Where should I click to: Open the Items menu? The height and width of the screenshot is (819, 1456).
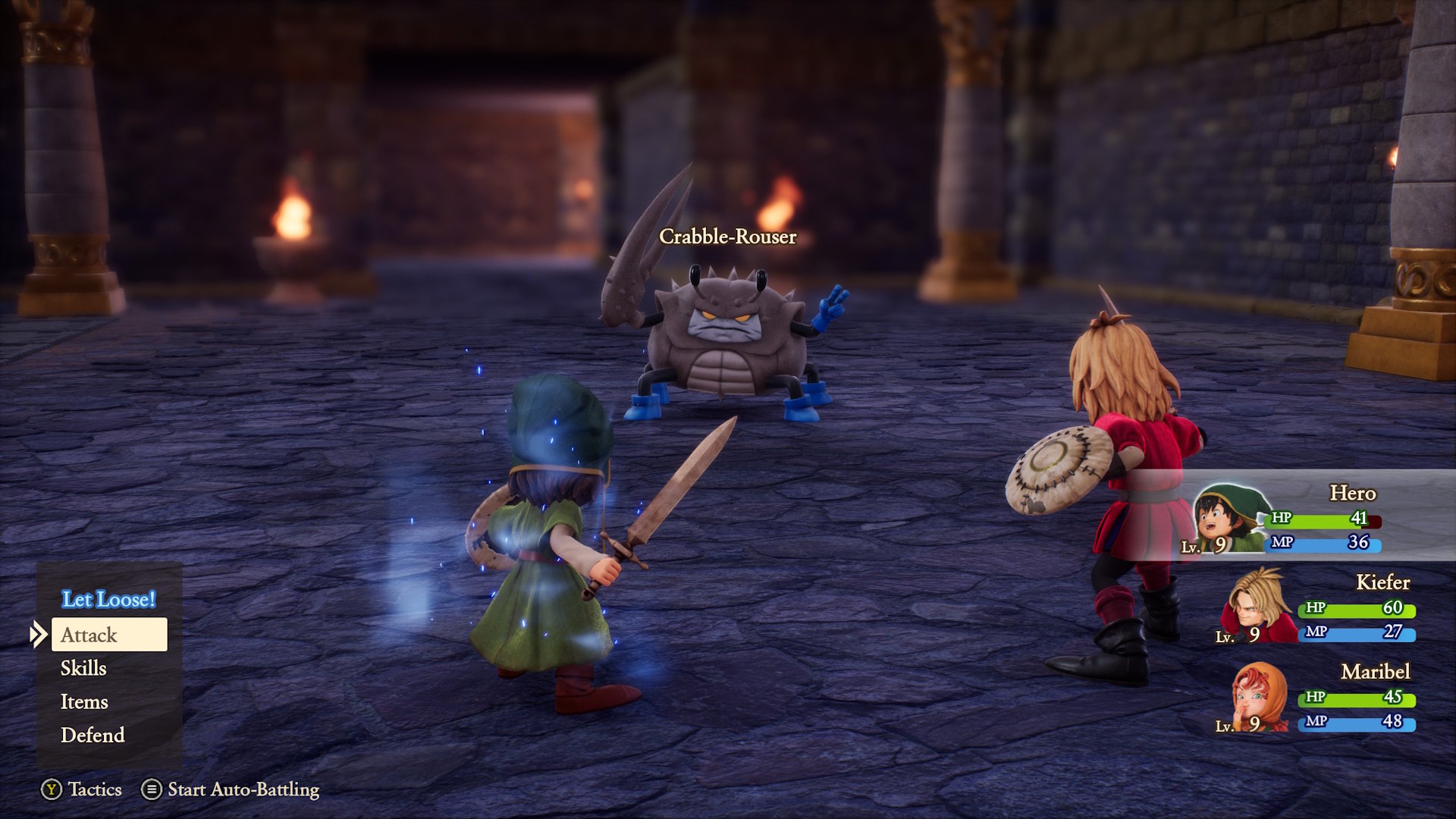click(83, 702)
